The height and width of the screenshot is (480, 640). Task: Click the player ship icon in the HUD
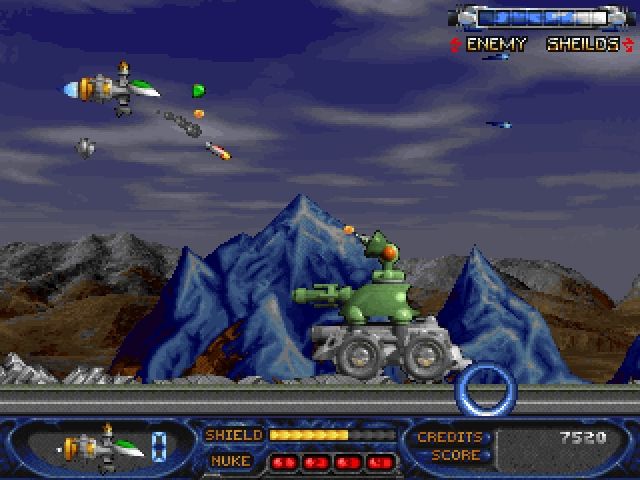(x=100, y=443)
